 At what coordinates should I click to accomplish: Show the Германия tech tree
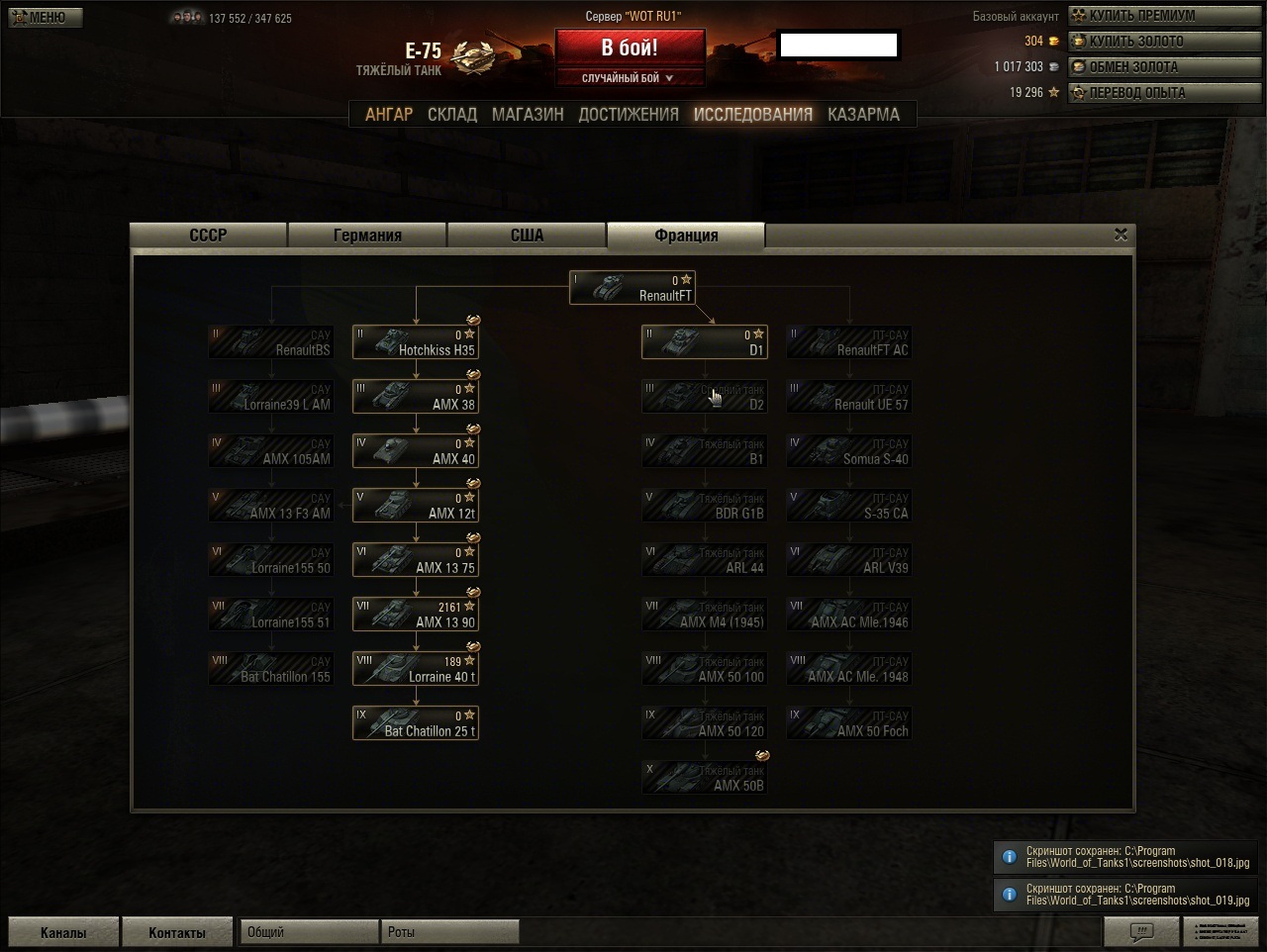click(367, 236)
